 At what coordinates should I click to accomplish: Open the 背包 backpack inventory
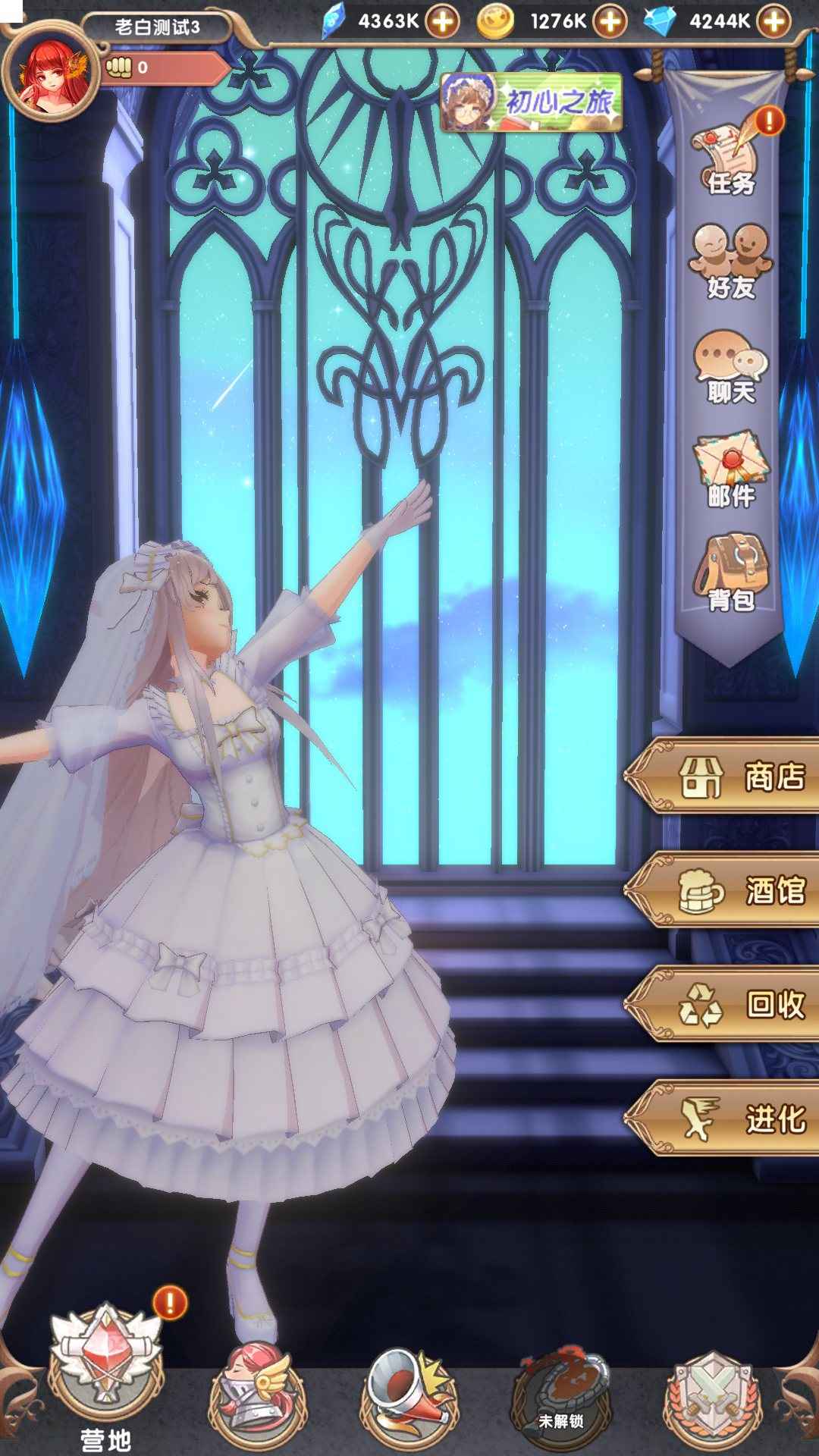731,573
